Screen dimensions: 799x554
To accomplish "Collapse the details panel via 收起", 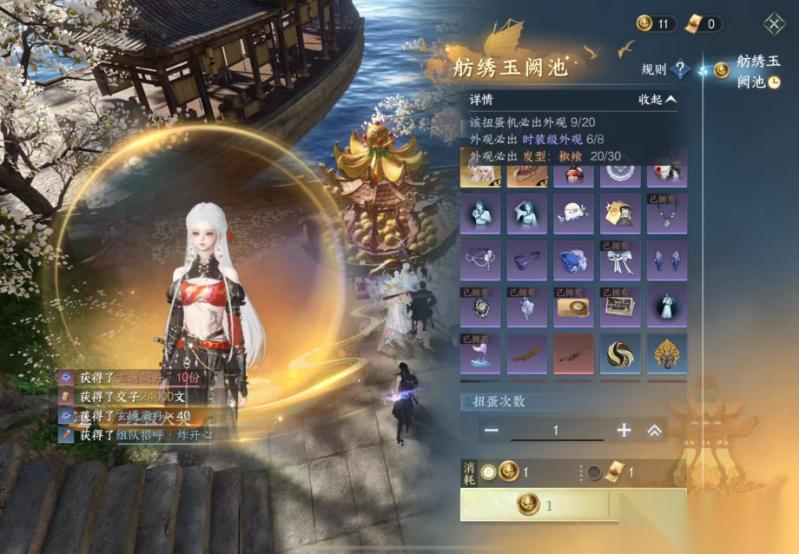I will tap(658, 99).
